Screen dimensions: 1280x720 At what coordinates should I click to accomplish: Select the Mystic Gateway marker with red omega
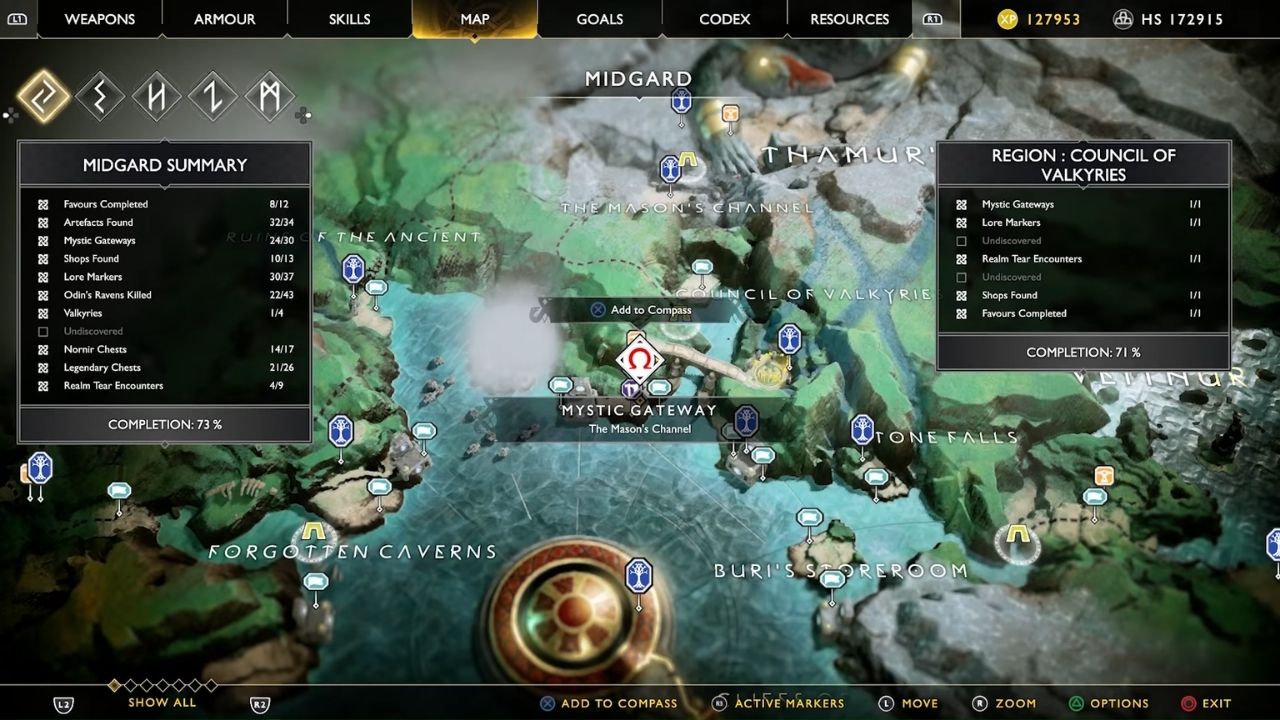639,360
